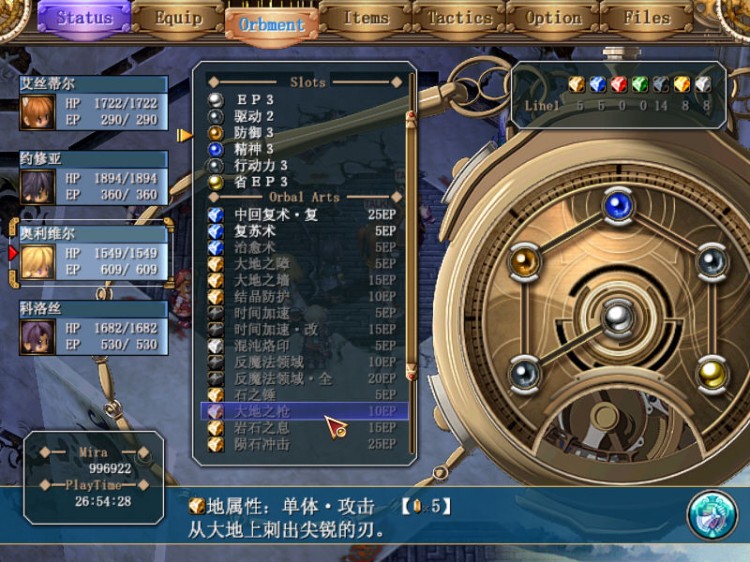750x562 pixels.
Task: Choose the orange quartz on the orbment
Action: (525, 262)
